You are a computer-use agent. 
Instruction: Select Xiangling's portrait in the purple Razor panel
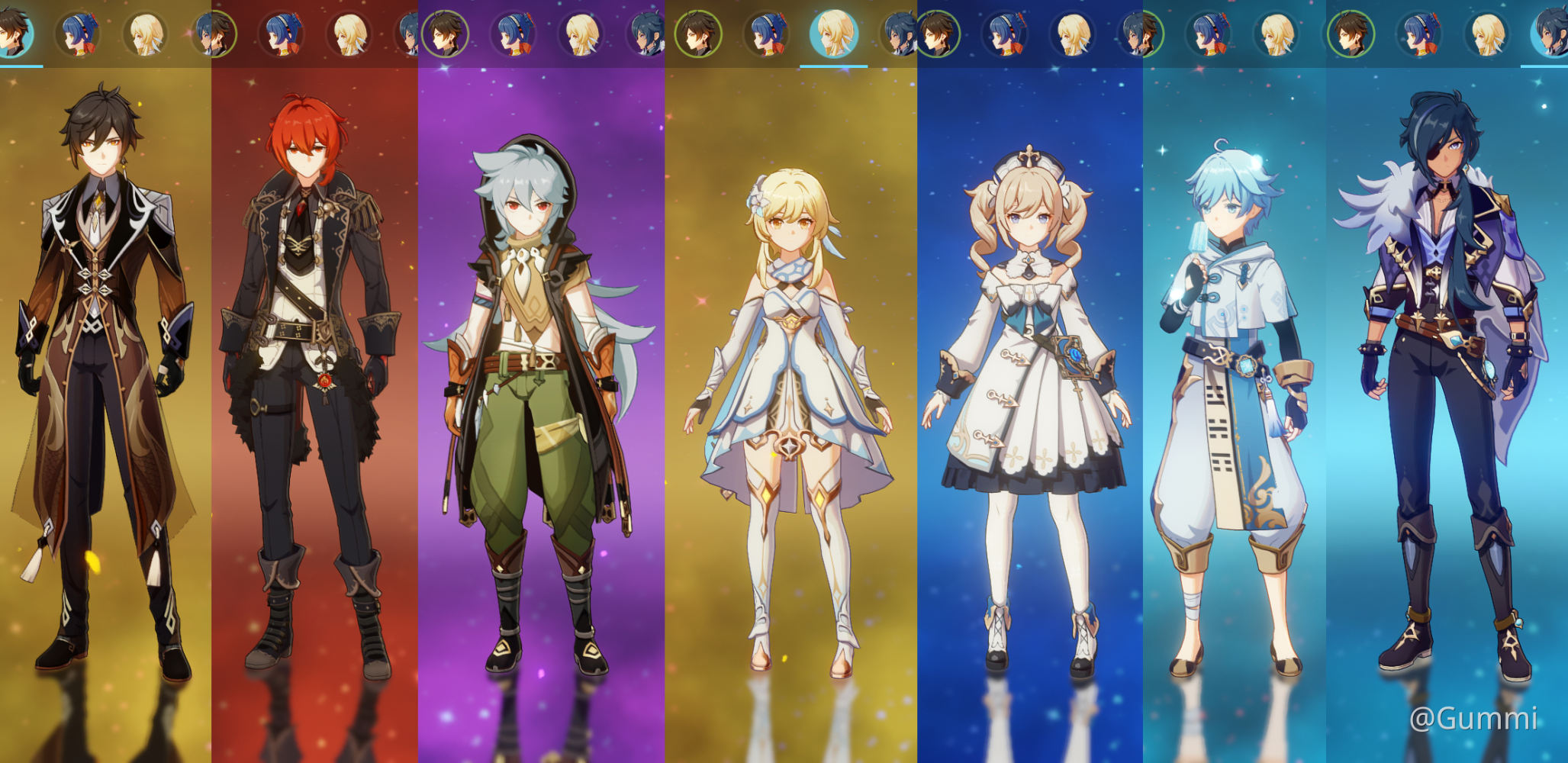[x=514, y=34]
